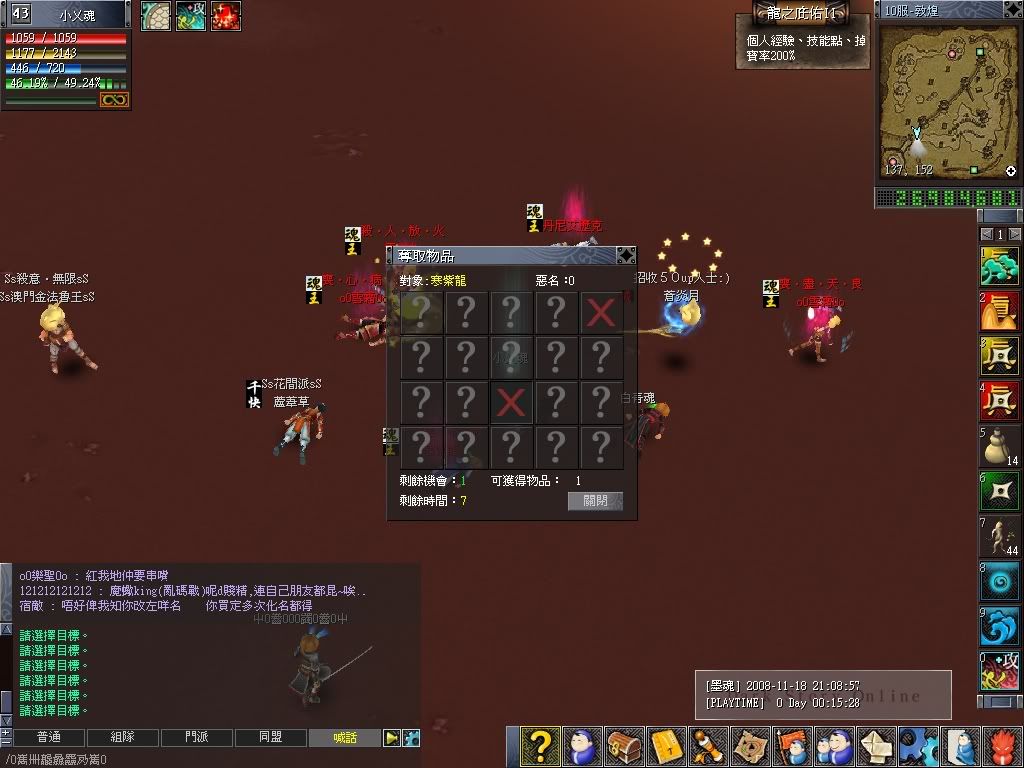The image size is (1024, 768).
Task: Select the 組隊 team chat tab
Action: point(122,738)
